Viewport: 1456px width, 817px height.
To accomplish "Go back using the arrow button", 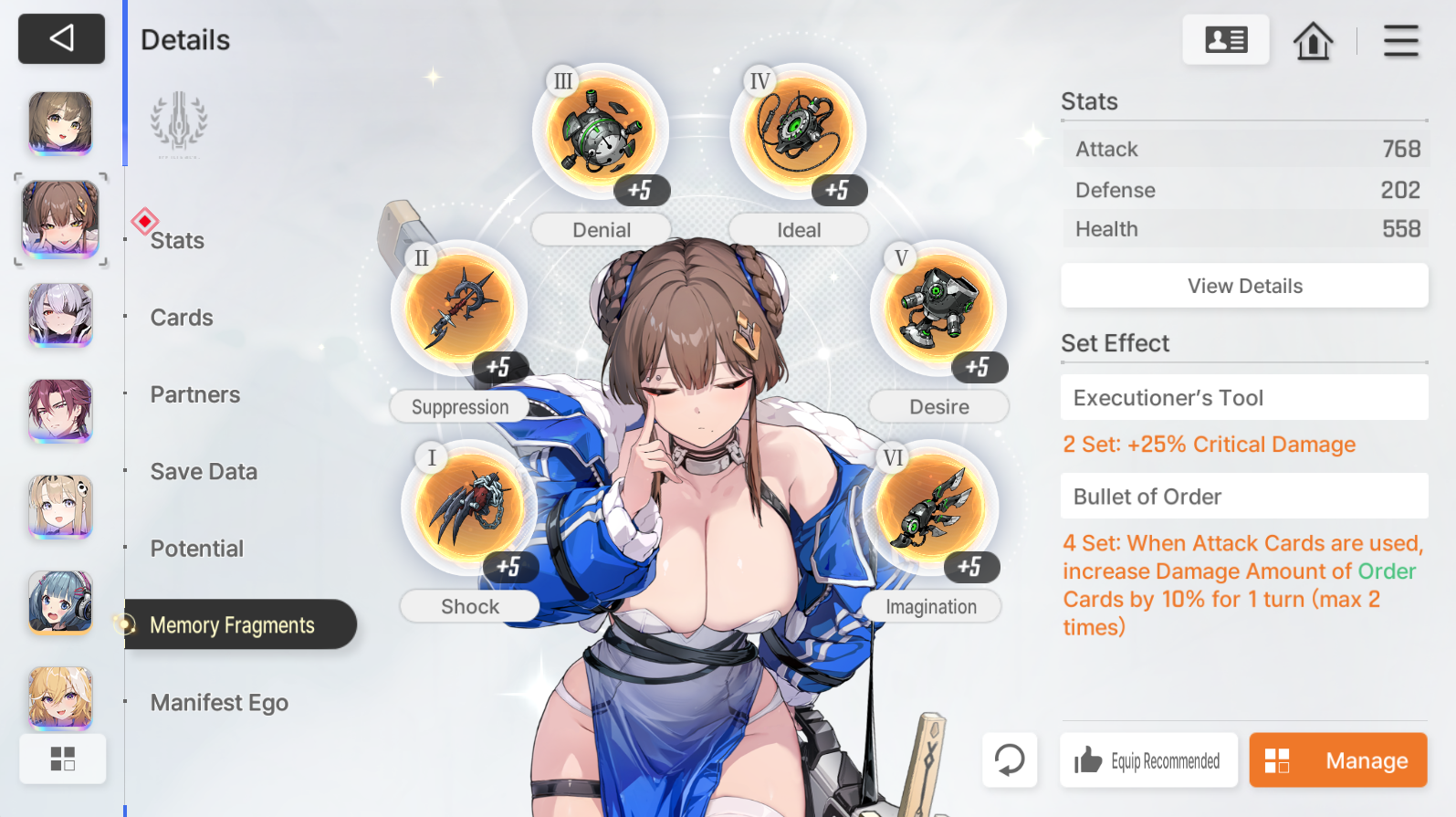I will coord(61,38).
